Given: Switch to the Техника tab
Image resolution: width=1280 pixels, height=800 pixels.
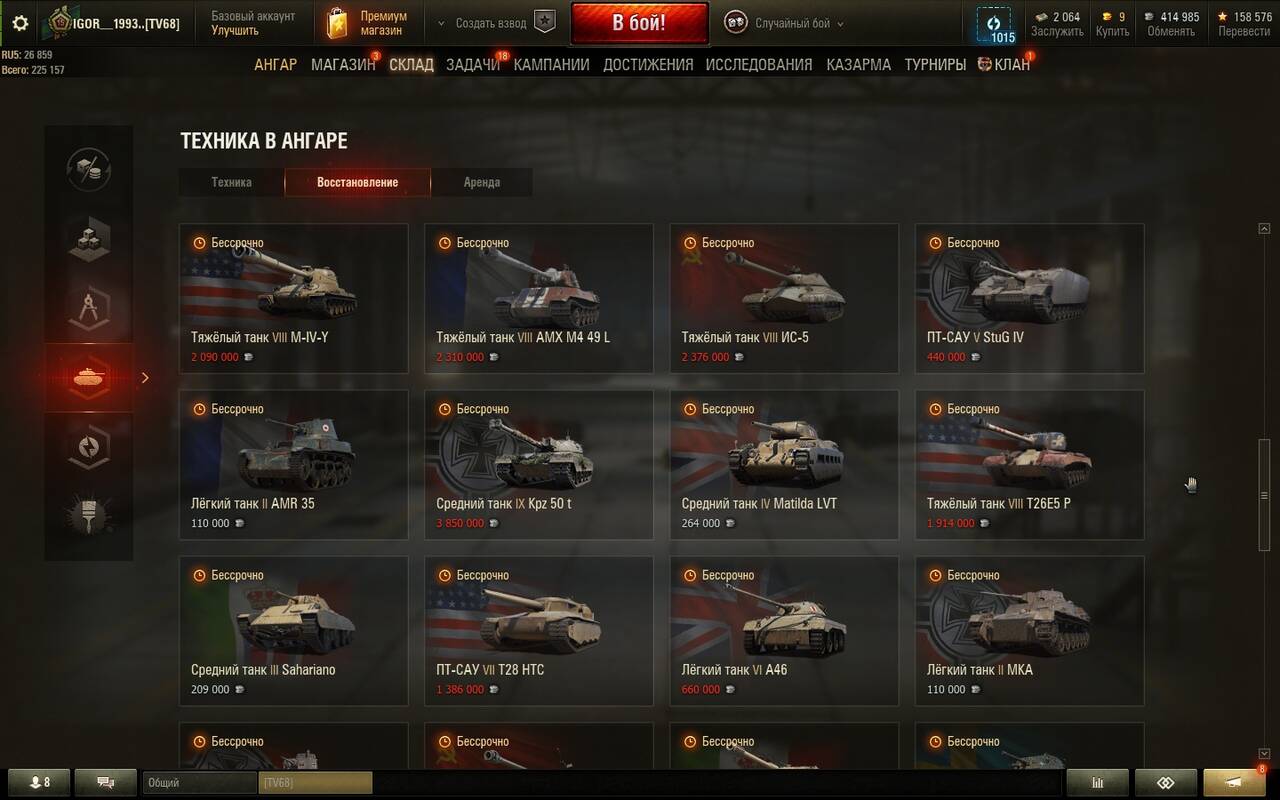Looking at the screenshot, I should 231,182.
